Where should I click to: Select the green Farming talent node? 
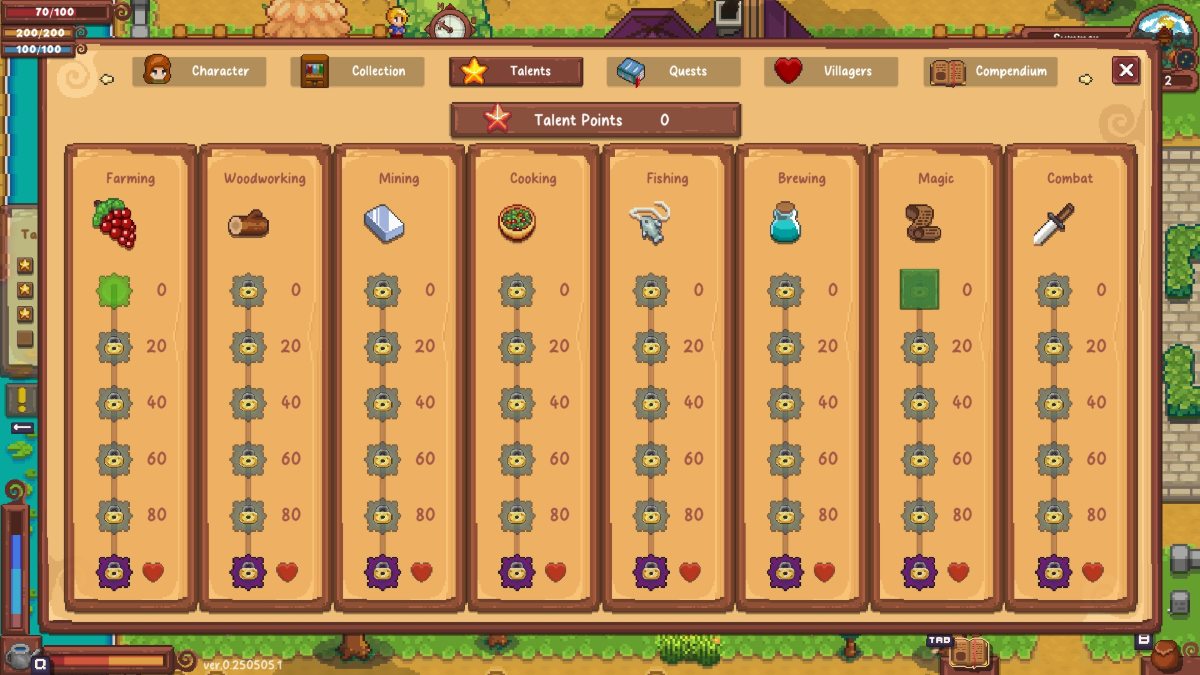tap(114, 290)
